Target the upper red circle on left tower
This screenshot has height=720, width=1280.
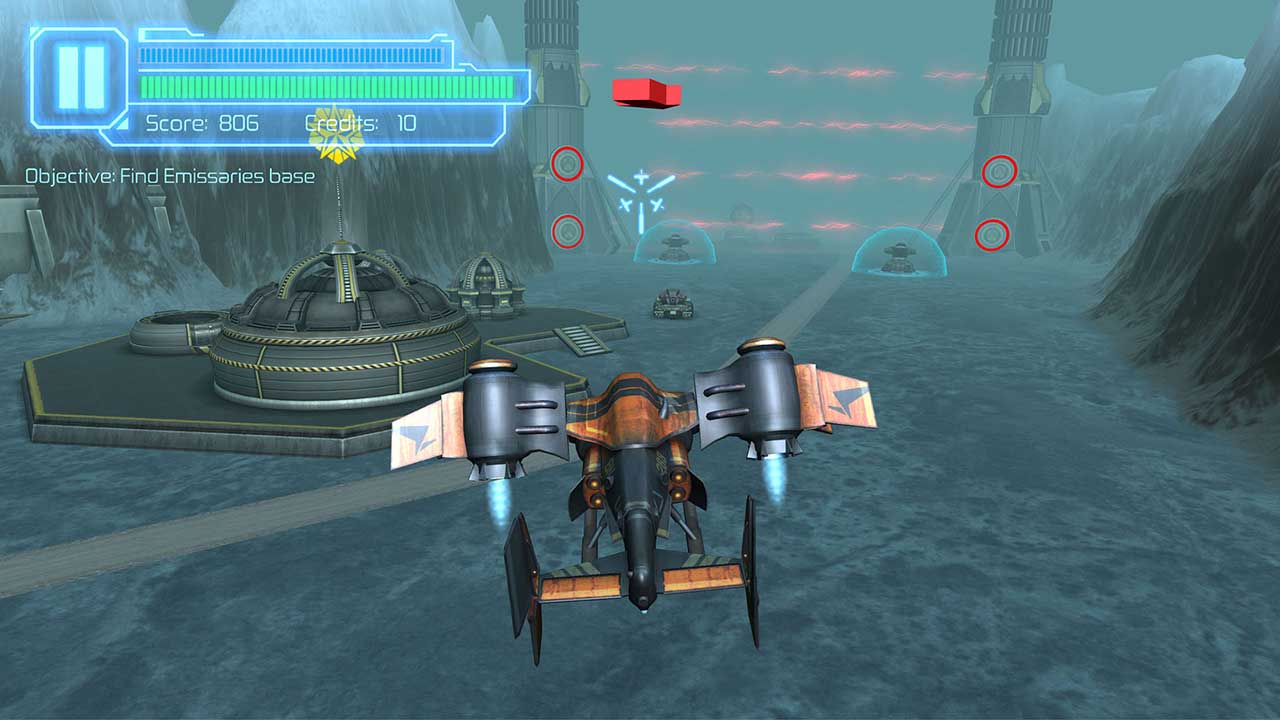(x=568, y=163)
